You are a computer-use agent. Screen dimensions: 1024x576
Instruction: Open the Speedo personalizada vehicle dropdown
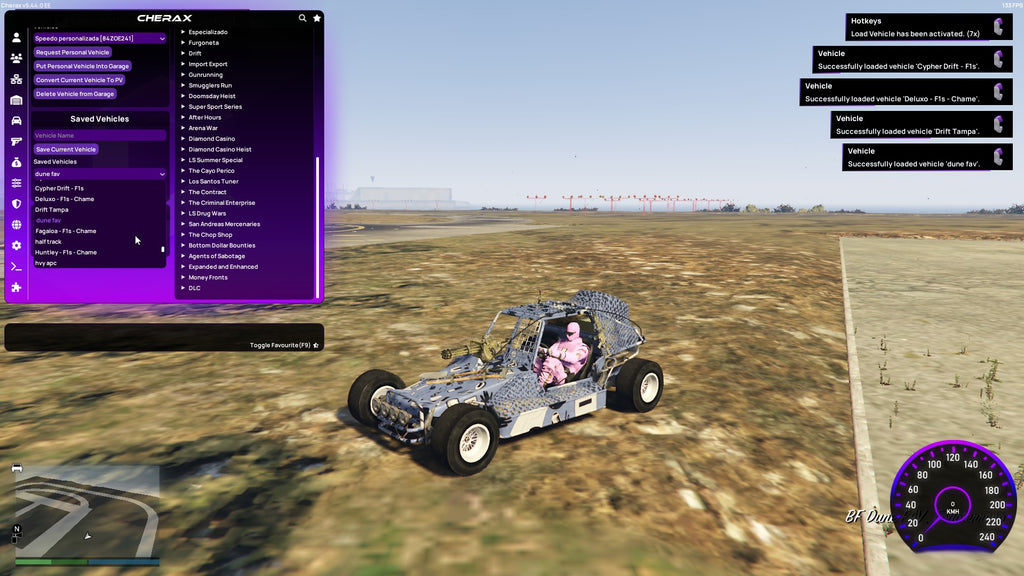(99, 38)
